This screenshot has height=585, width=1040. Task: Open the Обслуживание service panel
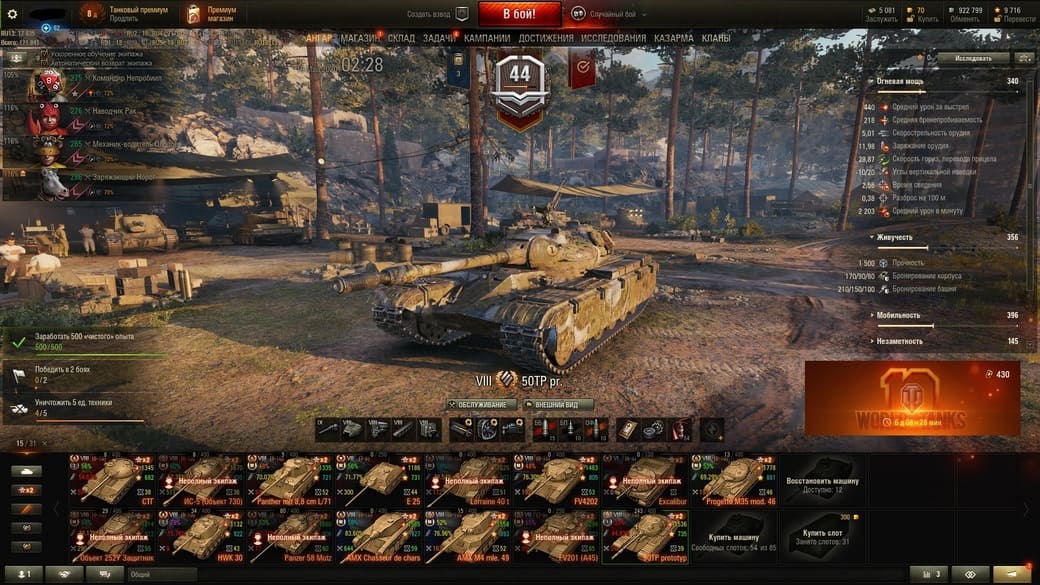click(482, 405)
